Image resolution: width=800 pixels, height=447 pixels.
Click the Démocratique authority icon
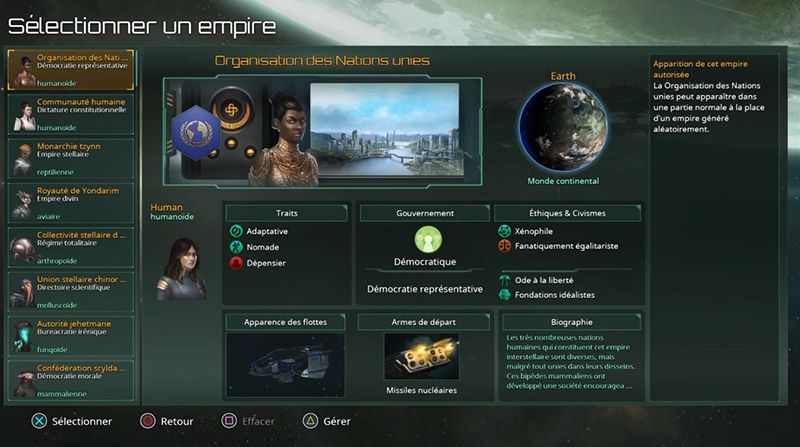[x=428, y=240]
